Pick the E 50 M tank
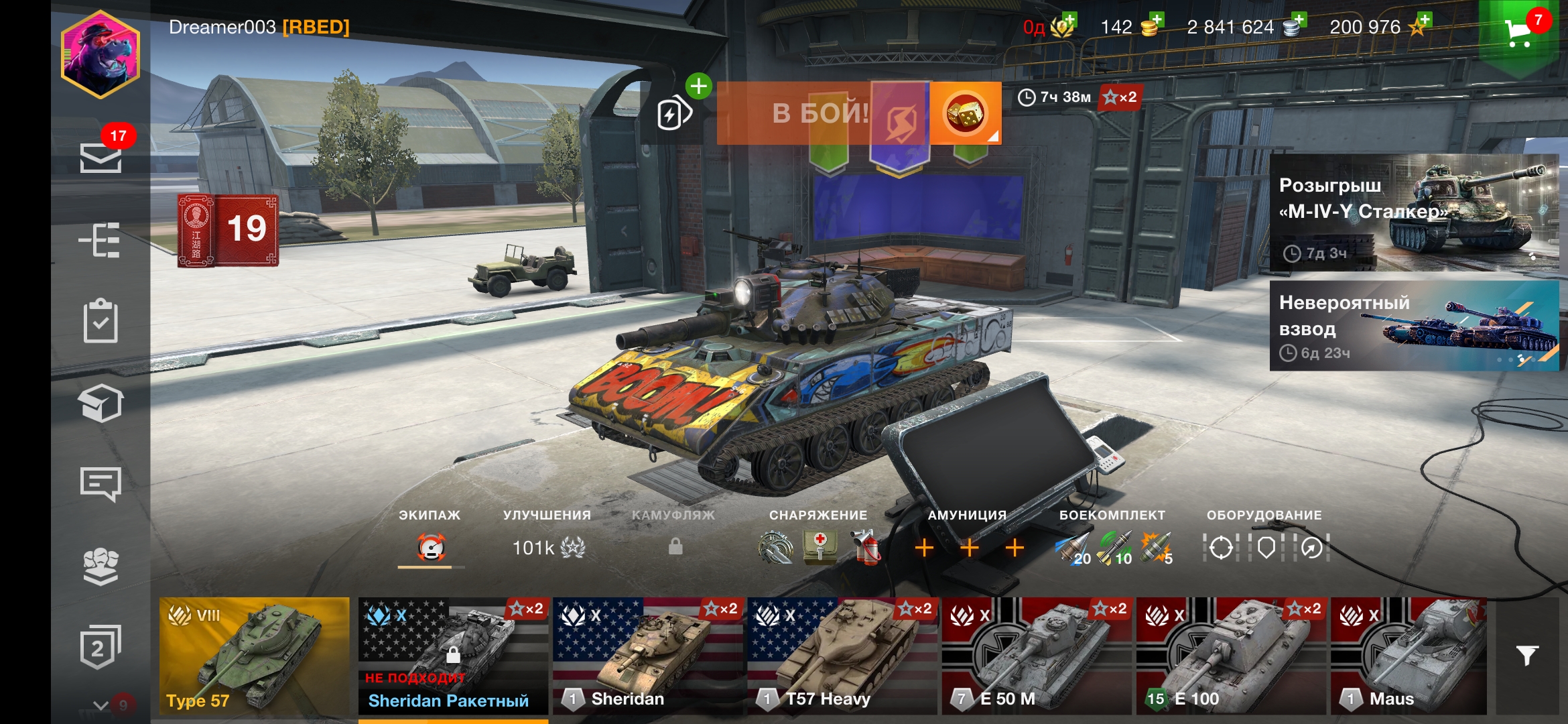The image size is (1568, 724). coord(1037,656)
